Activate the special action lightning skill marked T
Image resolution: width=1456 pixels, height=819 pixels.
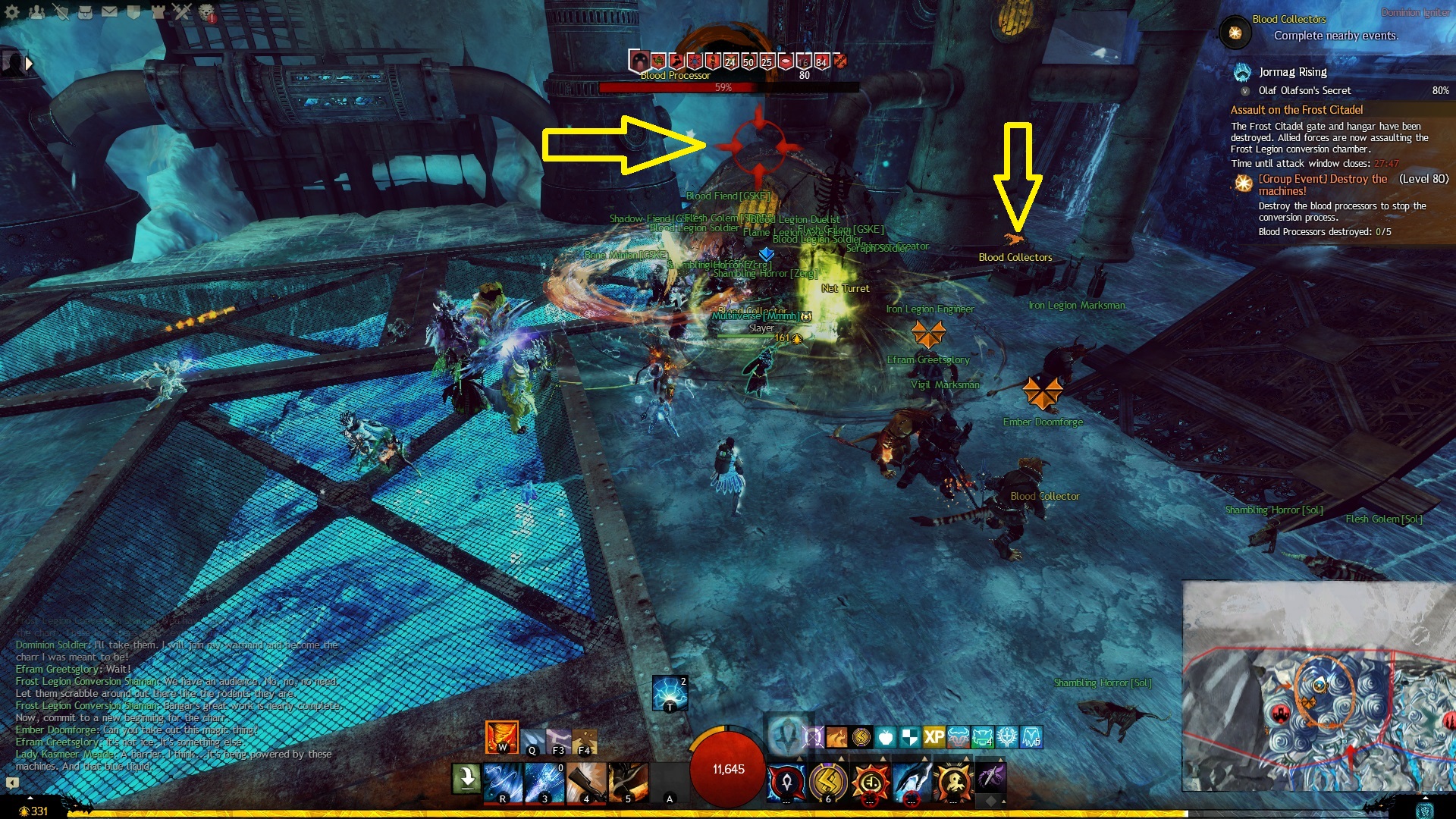(x=670, y=693)
